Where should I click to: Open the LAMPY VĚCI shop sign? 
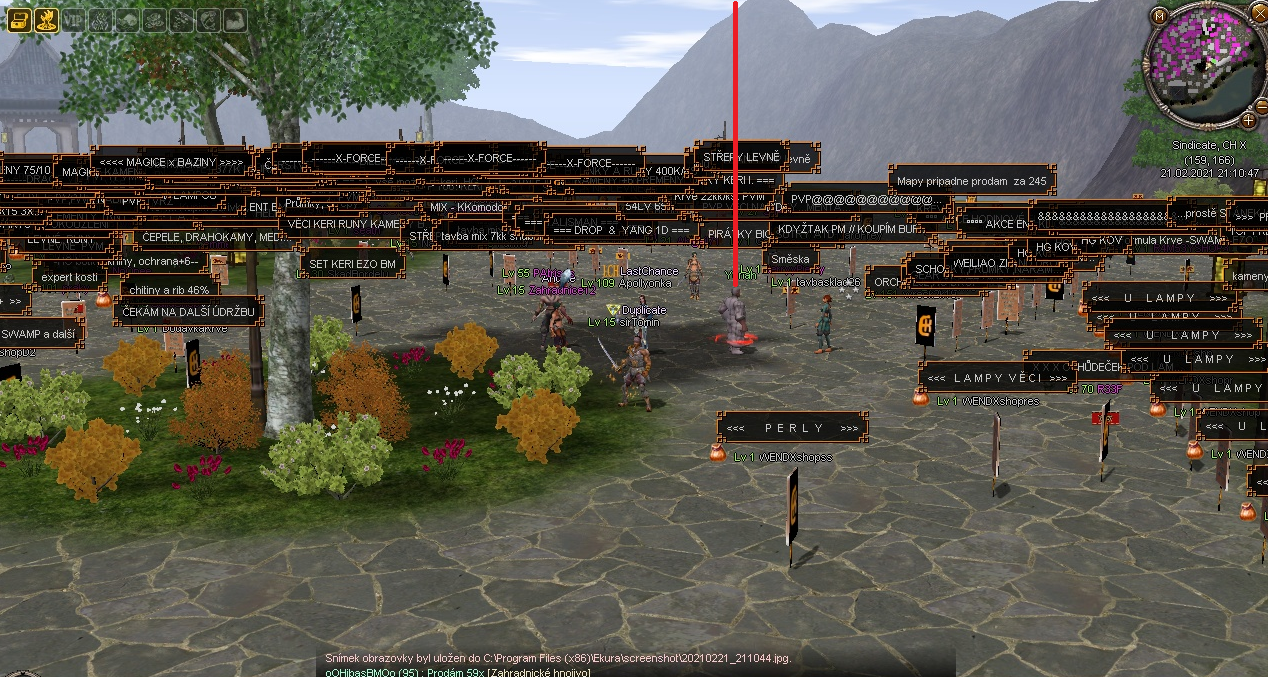[x=983, y=378]
